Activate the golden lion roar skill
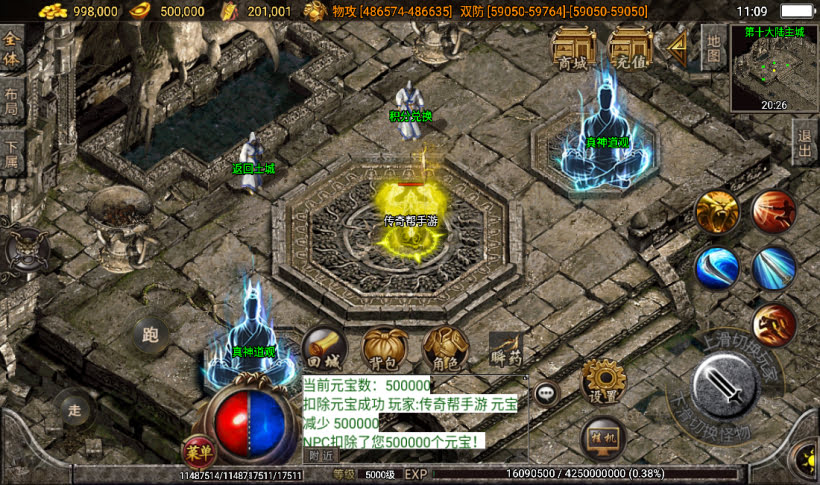Viewport: 820px width, 485px height. click(718, 212)
